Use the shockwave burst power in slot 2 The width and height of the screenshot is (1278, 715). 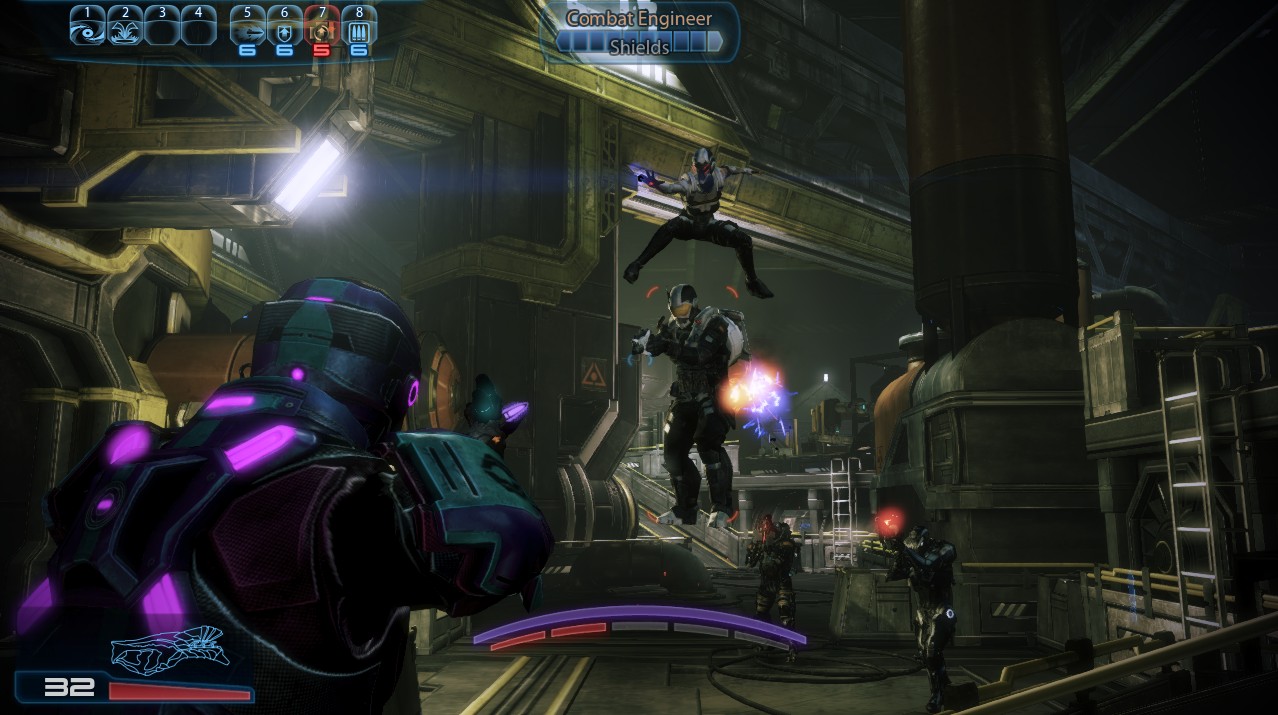pyautogui.click(x=125, y=28)
